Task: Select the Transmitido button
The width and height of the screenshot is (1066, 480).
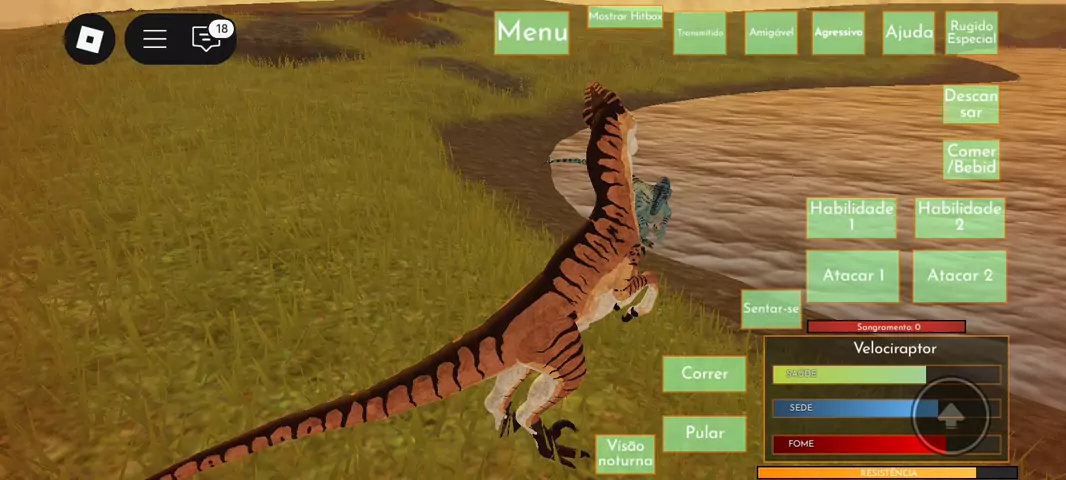Action: click(700, 33)
